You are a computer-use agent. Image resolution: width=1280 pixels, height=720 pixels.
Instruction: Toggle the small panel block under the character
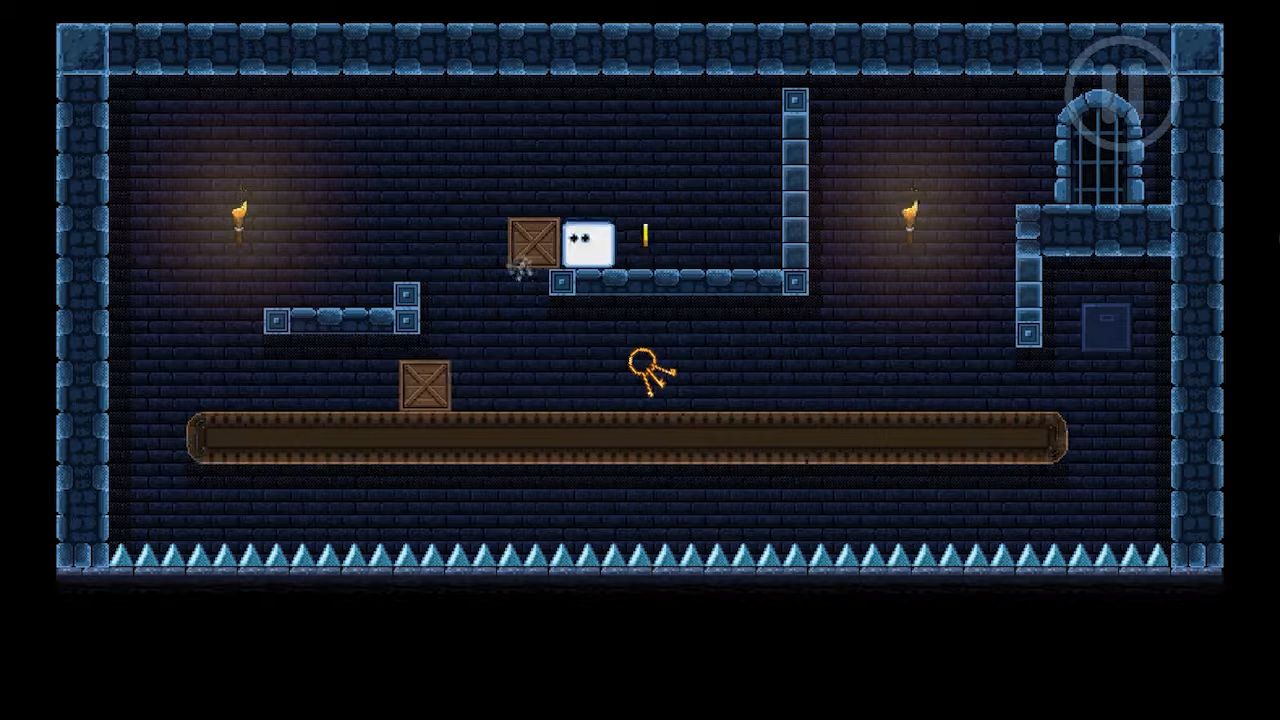tap(561, 283)
